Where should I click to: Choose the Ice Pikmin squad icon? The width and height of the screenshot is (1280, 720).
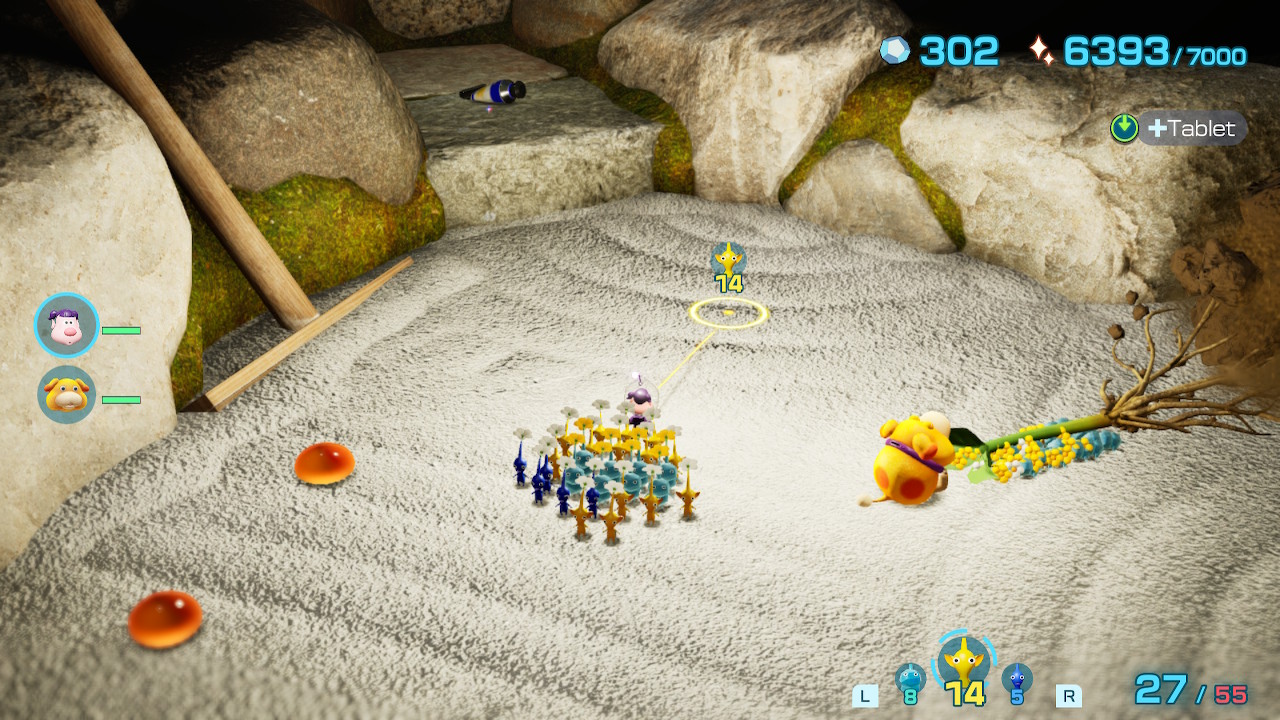(x=910, y=678)
